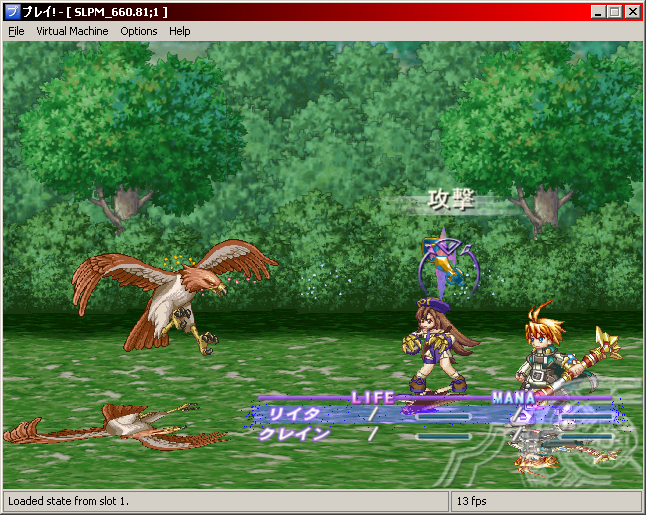Image resolution: width=646 pixels, height=515 pixels.
Task: Minimize the emulator window
Action: point(598,11)
